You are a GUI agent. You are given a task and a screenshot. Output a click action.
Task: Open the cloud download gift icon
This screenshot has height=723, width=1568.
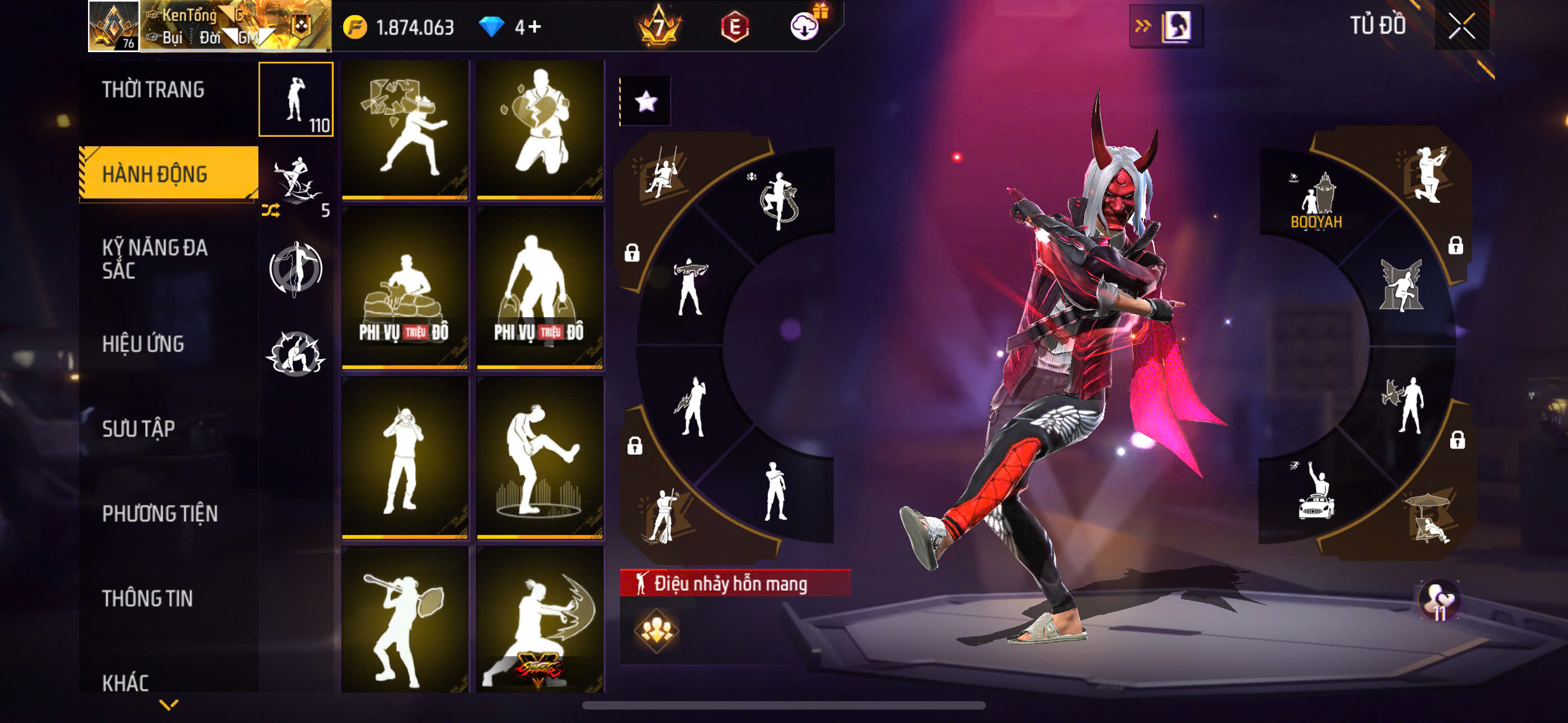[805, 26]
